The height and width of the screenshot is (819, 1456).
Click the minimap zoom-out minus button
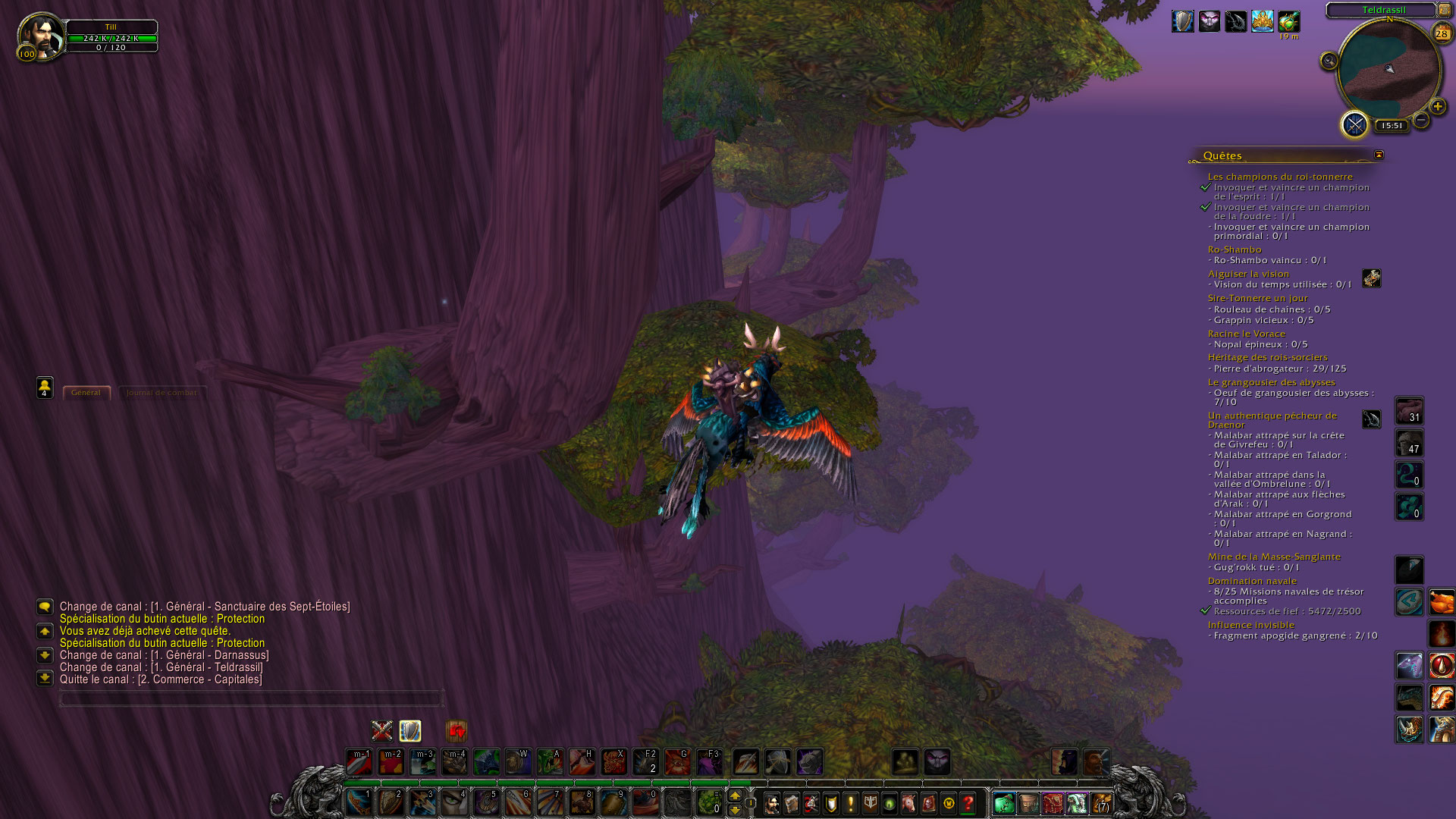click(x=1421, y=120)
